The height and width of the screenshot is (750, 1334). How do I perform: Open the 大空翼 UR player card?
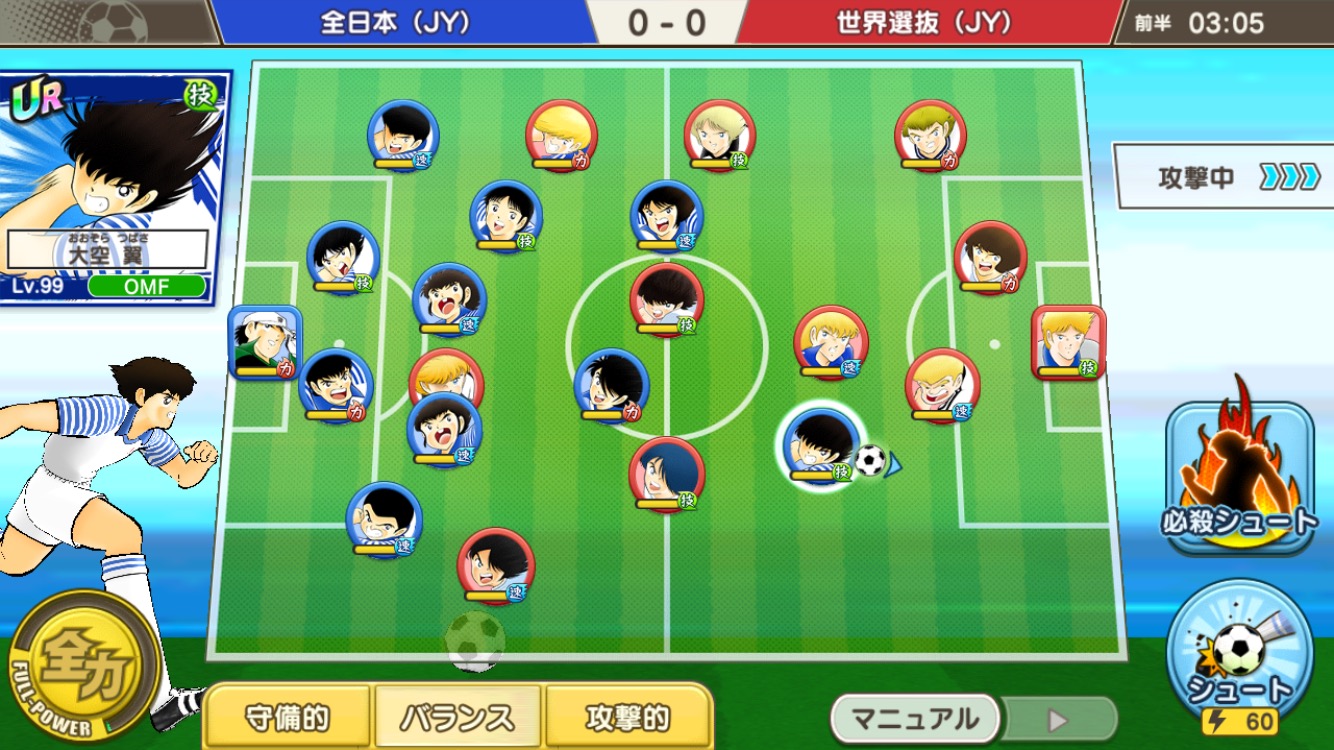pyautogui.click(x=115, y=187)
